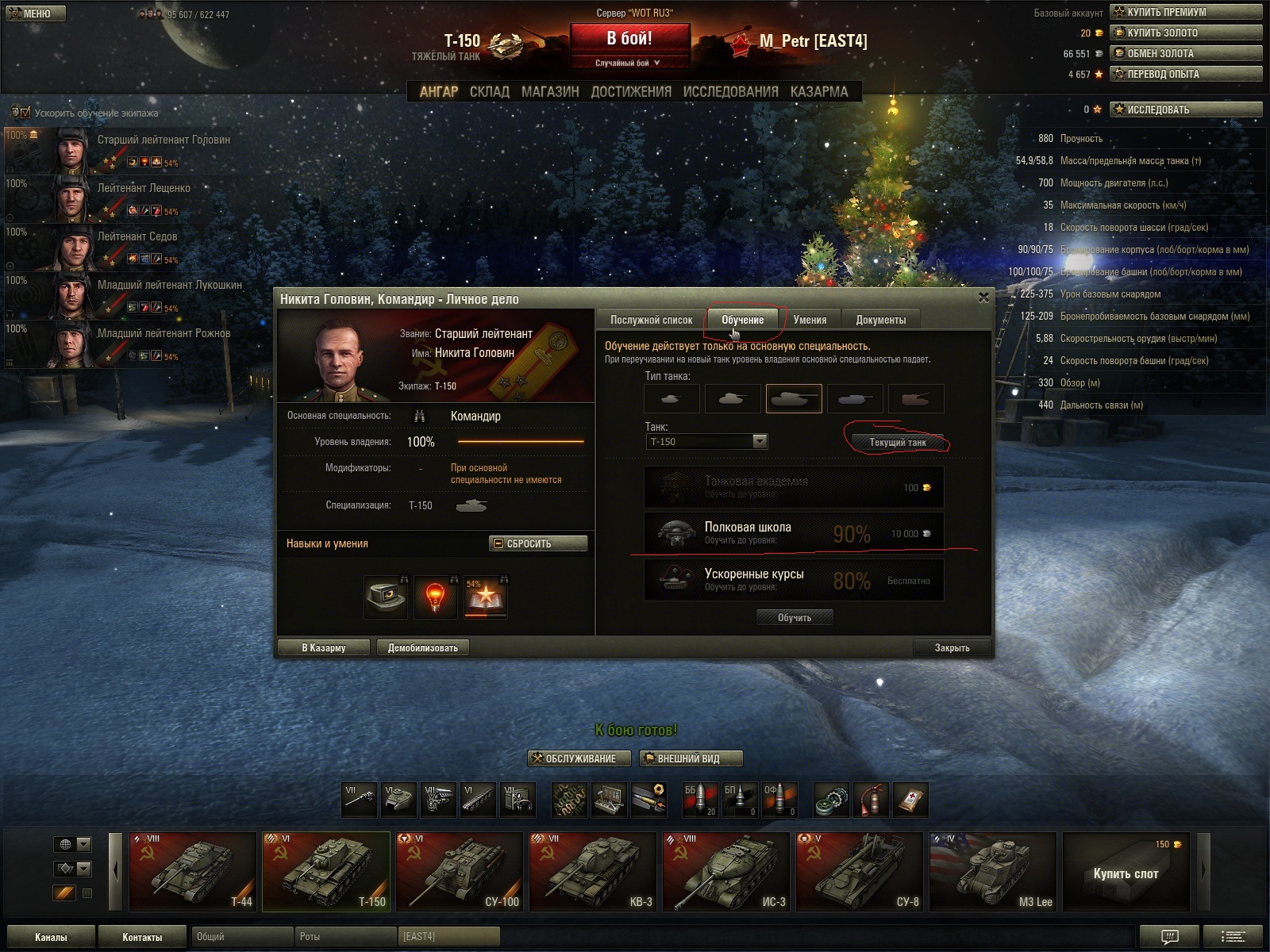Switch to the Послужной список tab

(x=651, y=320)
